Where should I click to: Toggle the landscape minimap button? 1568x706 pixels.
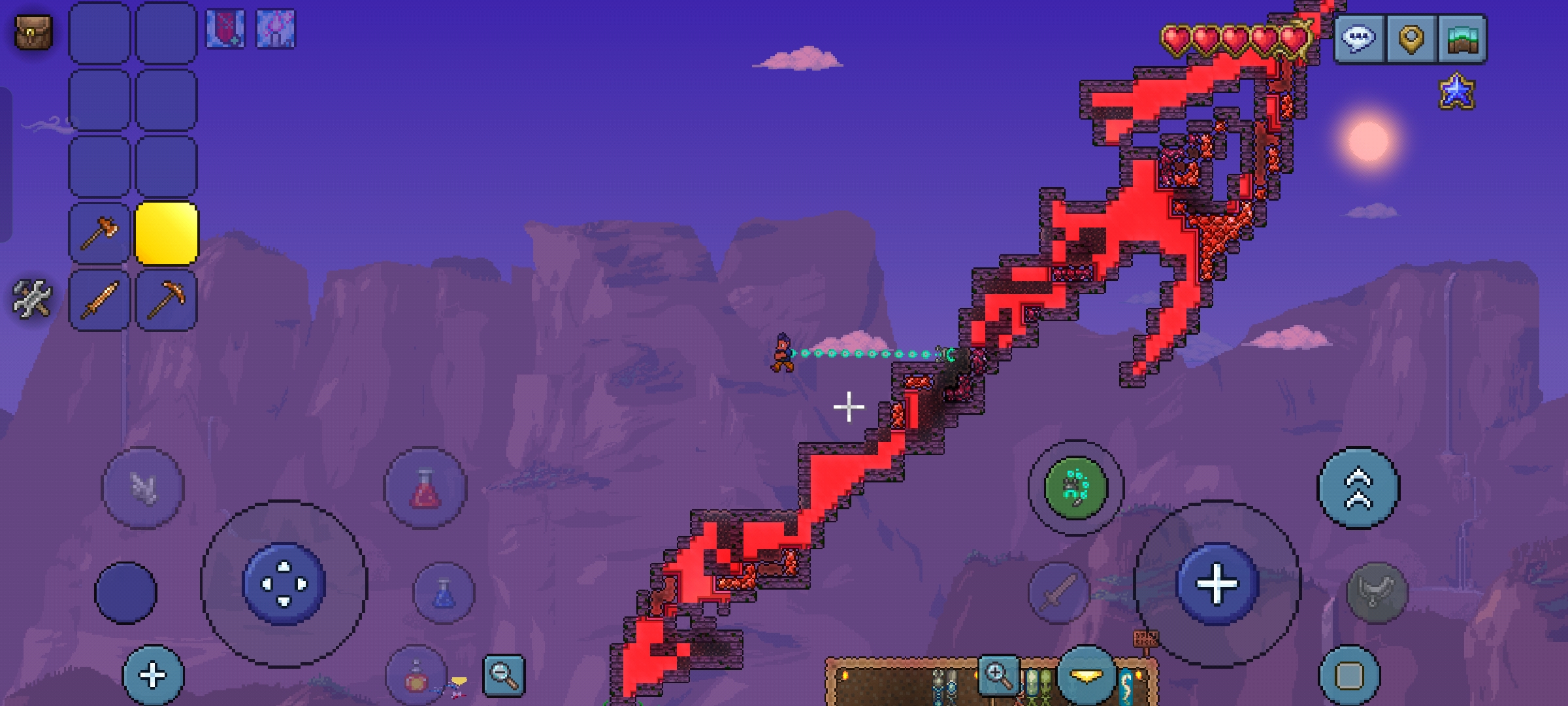(x=1462, y=39)
